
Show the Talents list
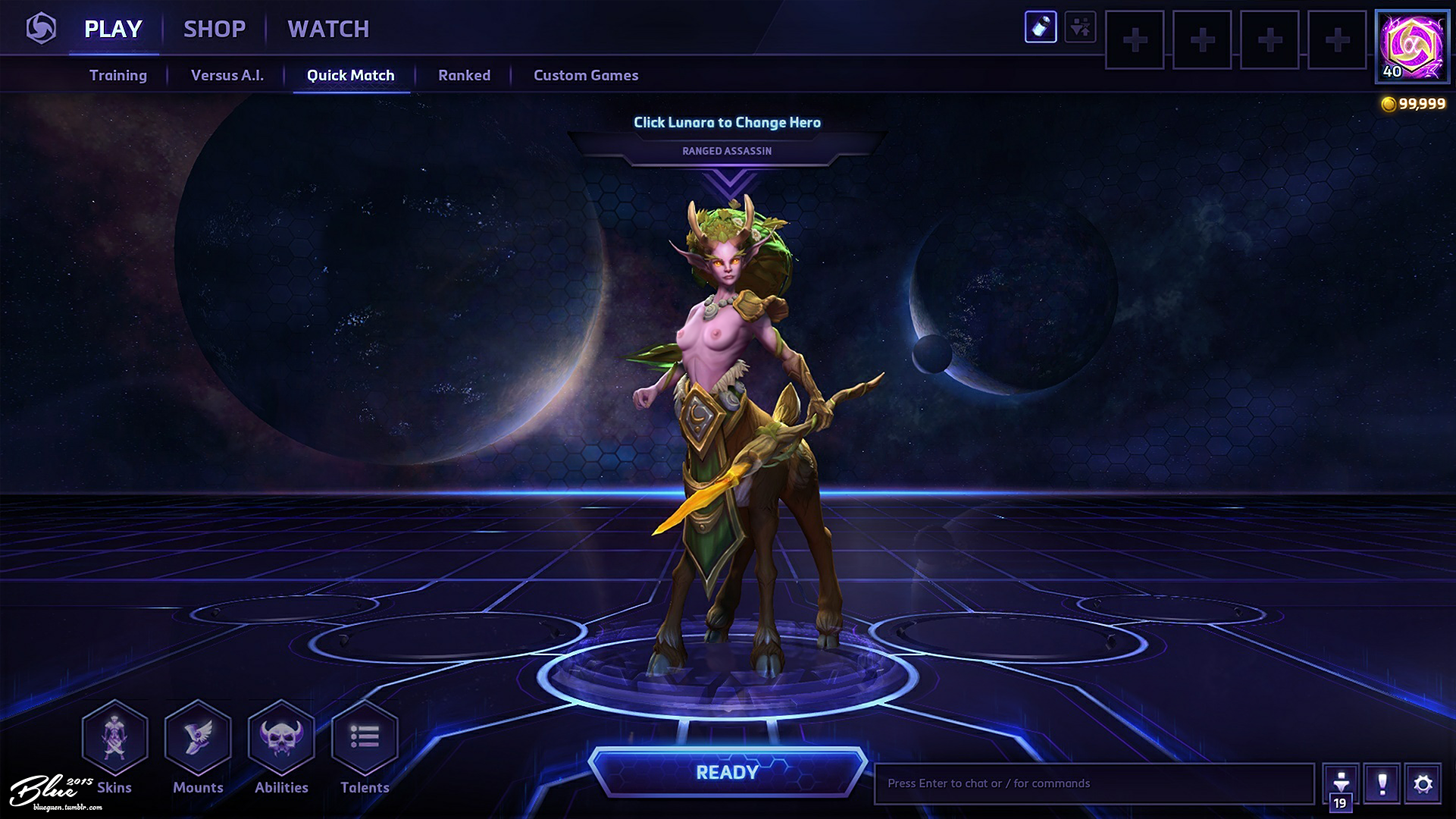tap(365, 737)
